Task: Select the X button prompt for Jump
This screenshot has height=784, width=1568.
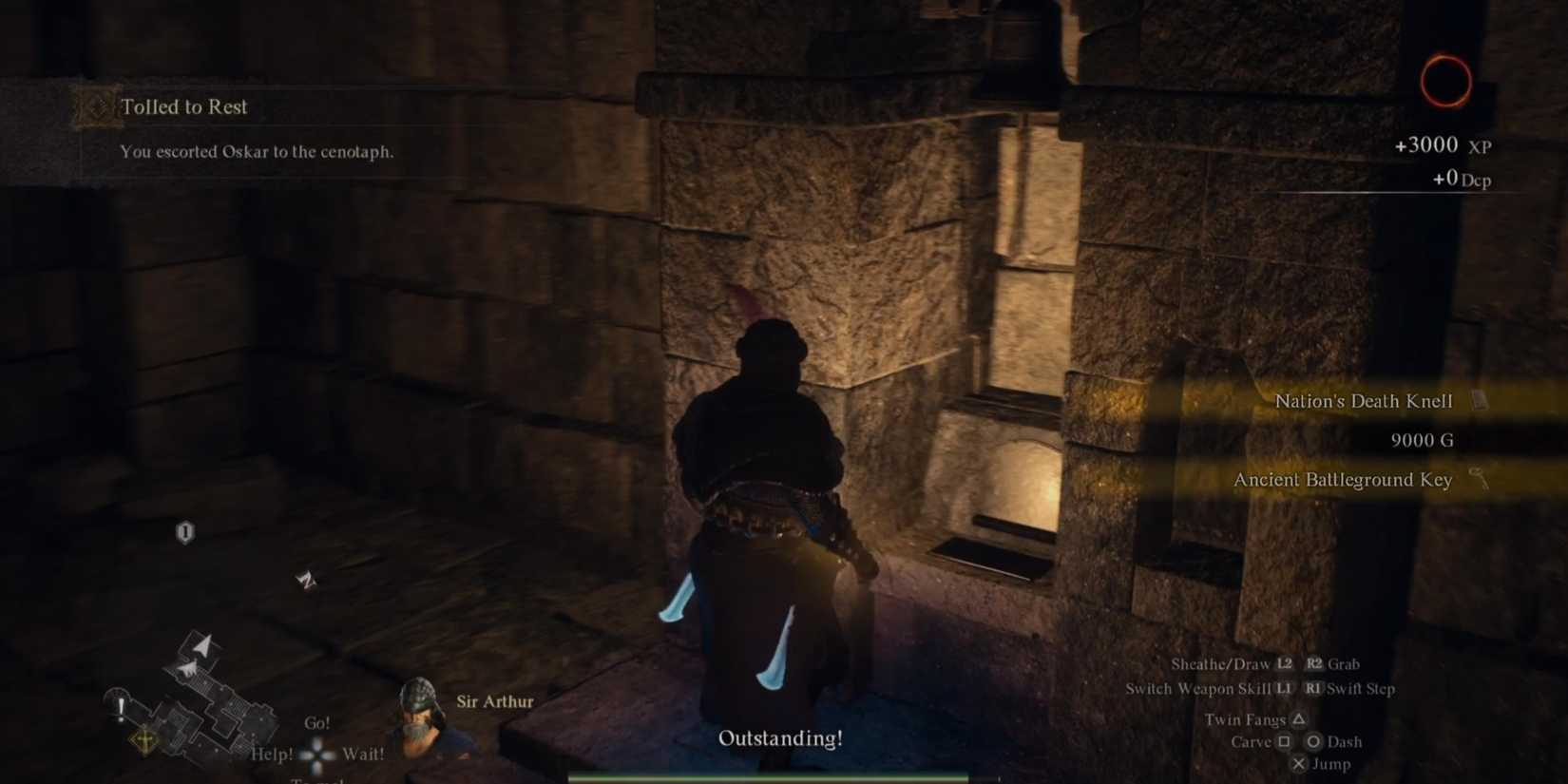Action: pos(1299,763)
